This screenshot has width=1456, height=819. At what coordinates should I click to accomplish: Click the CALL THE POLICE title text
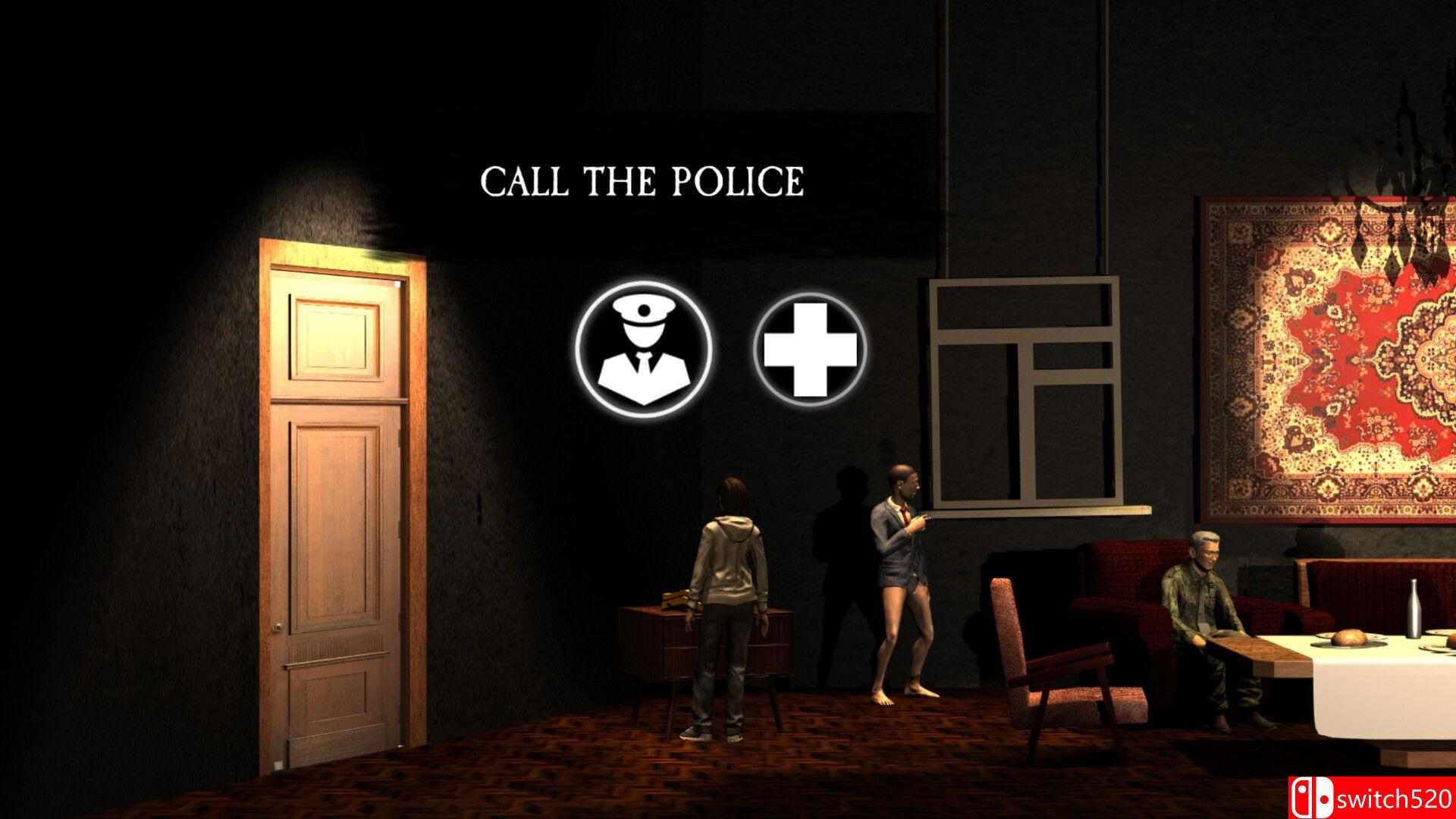pyautogui.click(x=643, y=181)
